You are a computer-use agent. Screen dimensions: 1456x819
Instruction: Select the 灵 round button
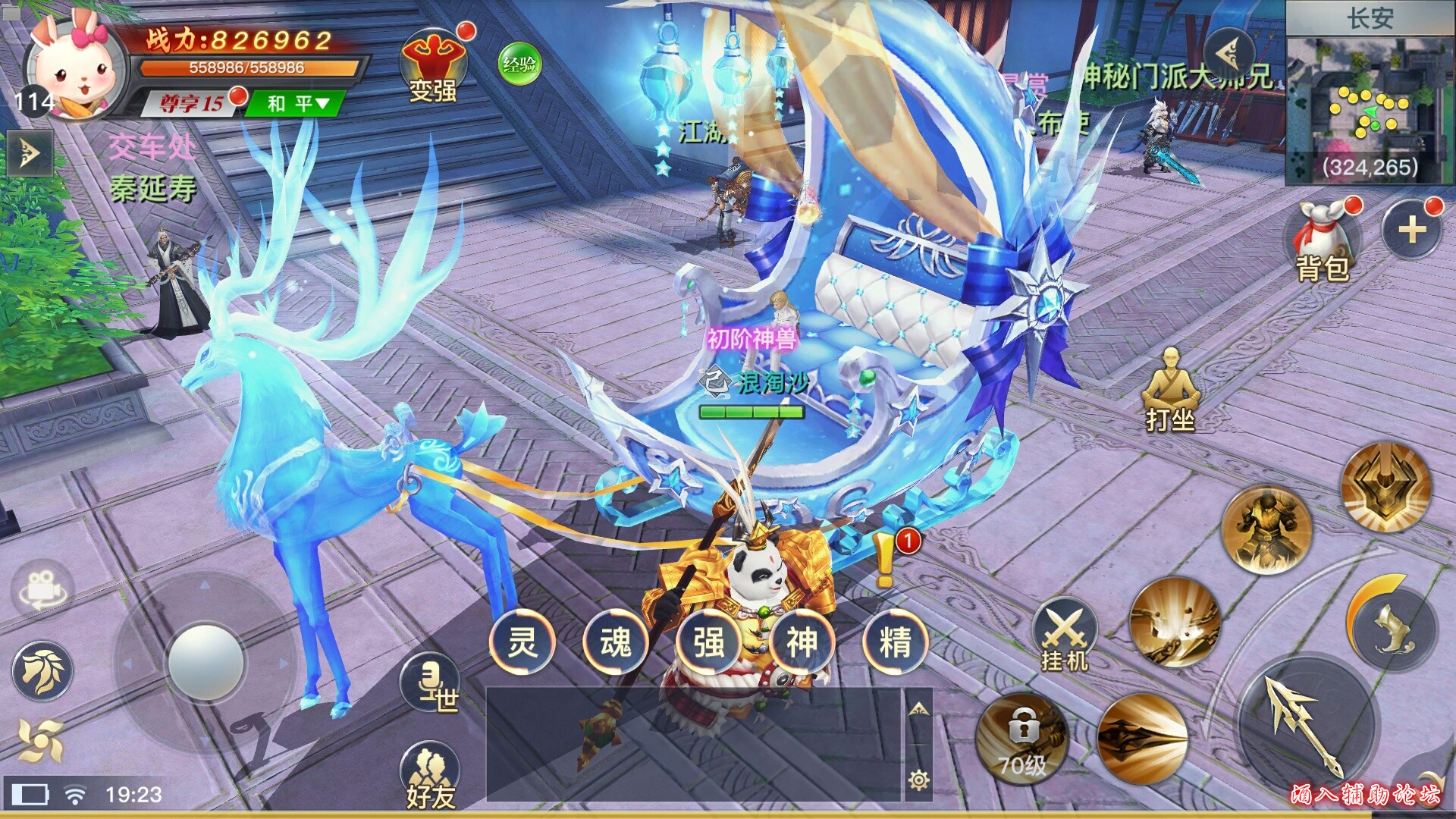[522, 642]
